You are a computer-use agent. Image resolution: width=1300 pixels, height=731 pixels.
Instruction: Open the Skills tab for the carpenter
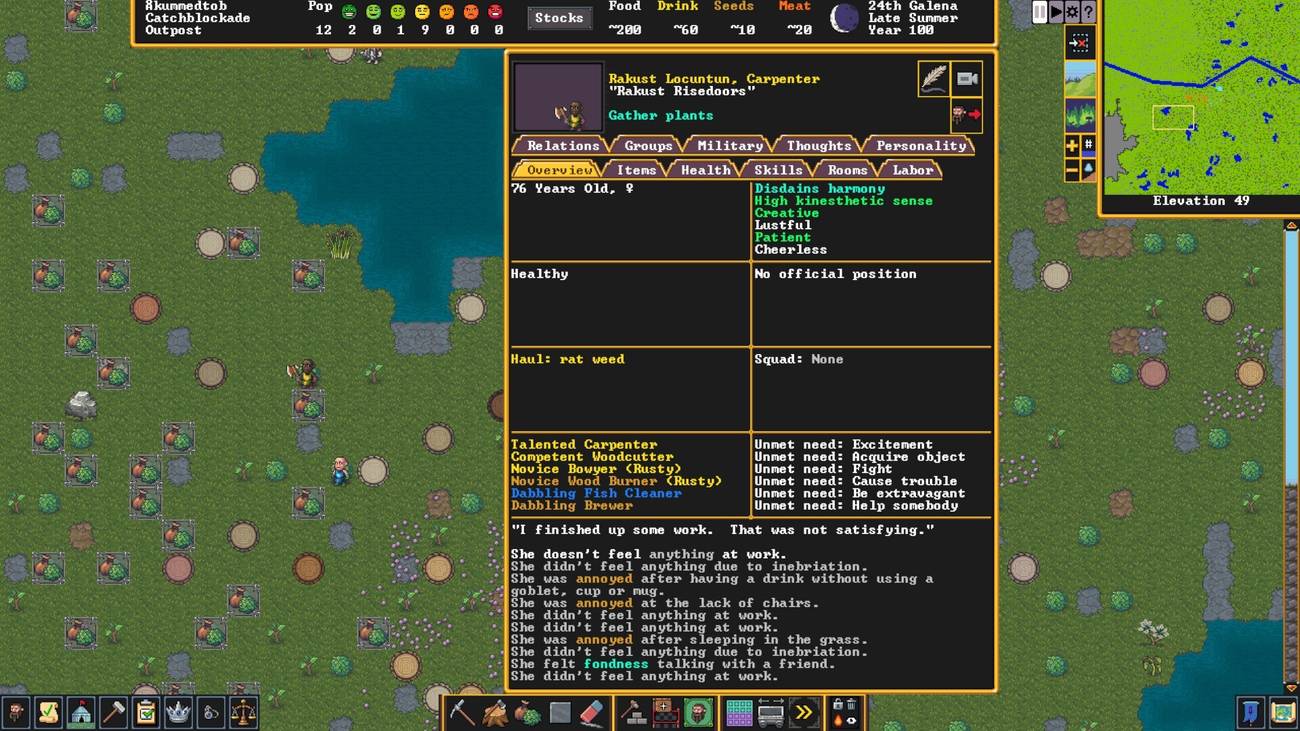[777, 169]
